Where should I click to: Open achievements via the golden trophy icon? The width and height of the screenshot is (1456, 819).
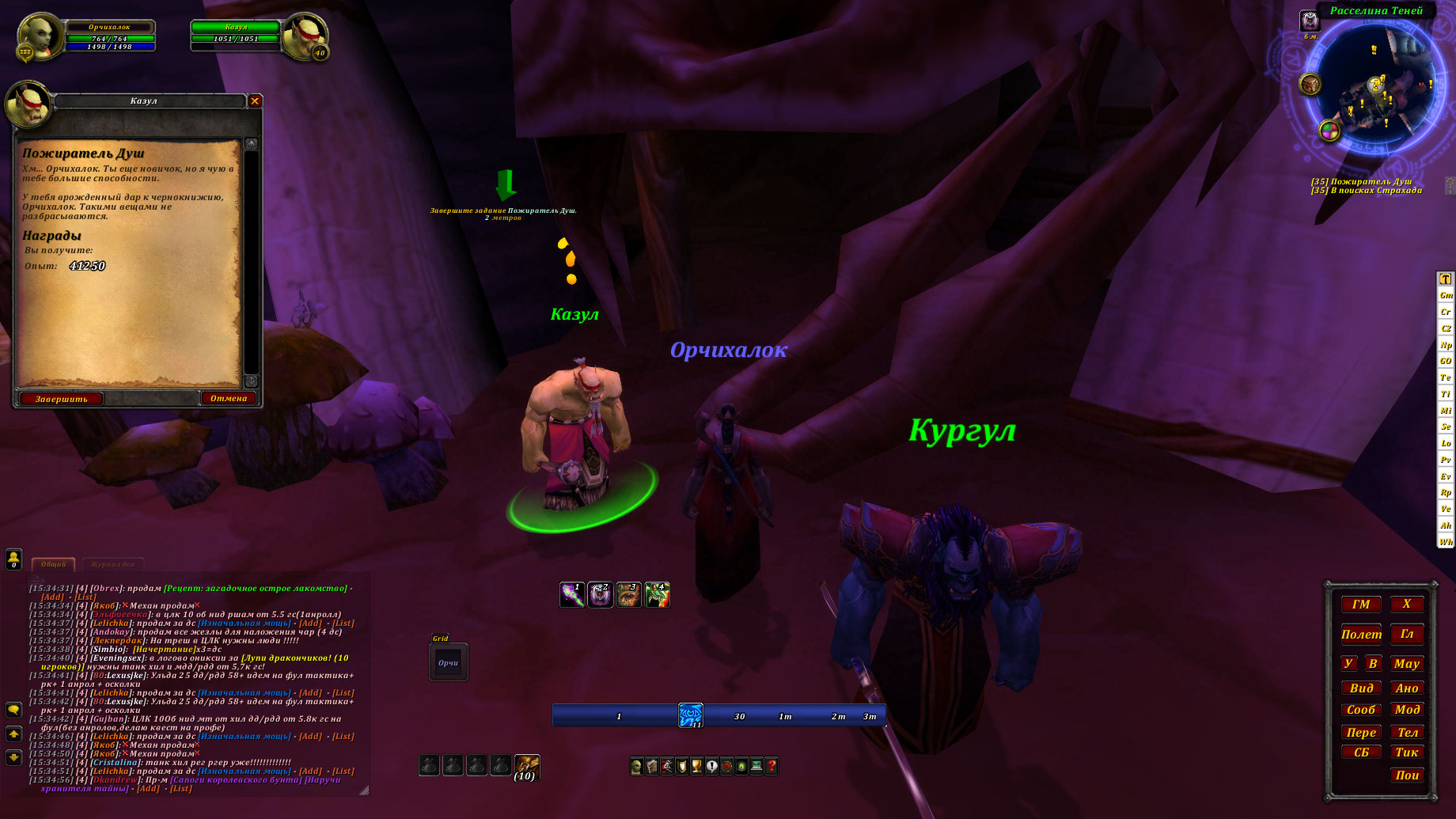point(696,766)
